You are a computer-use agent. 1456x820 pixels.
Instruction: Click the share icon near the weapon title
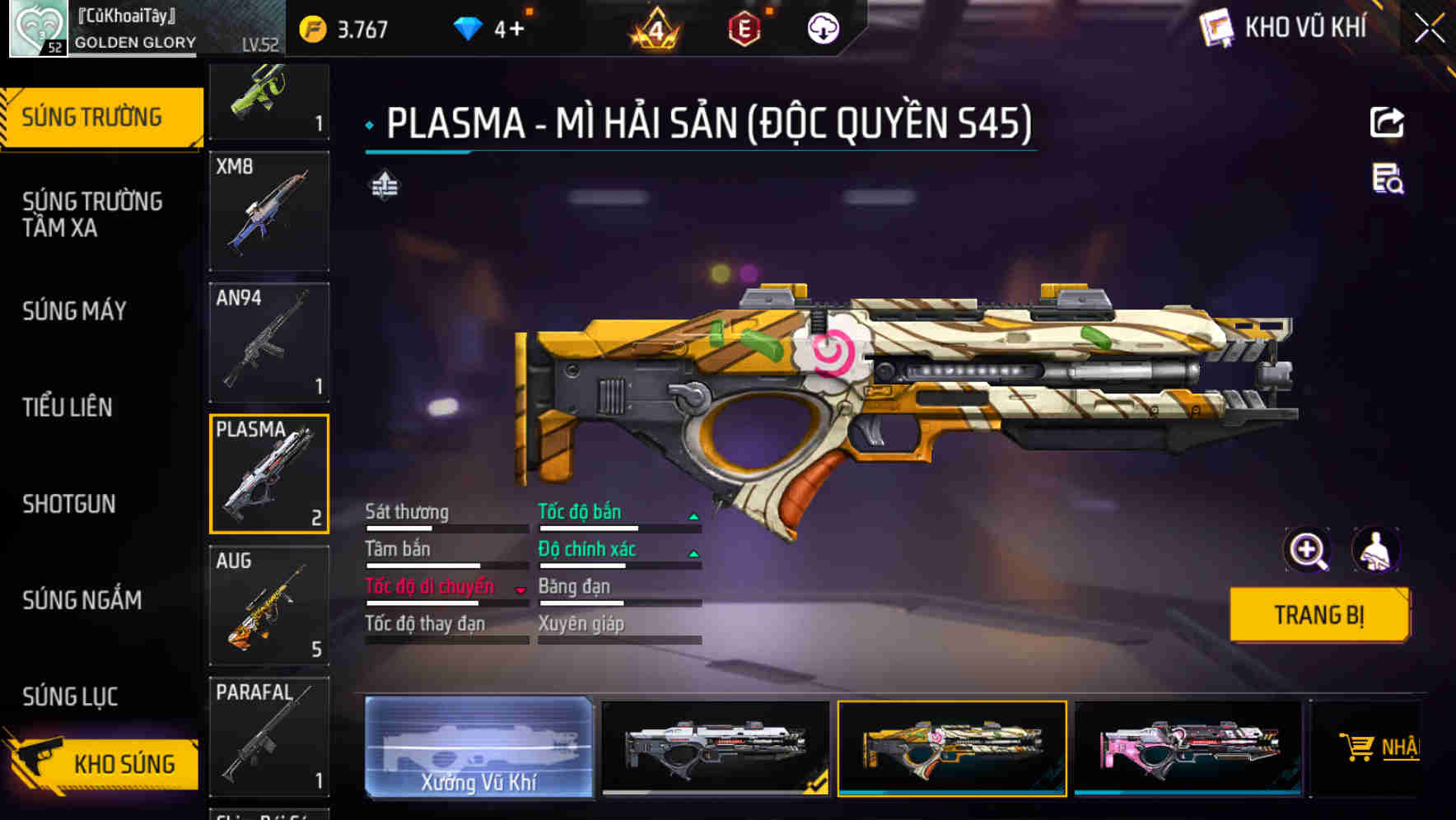pos(1388,122)
